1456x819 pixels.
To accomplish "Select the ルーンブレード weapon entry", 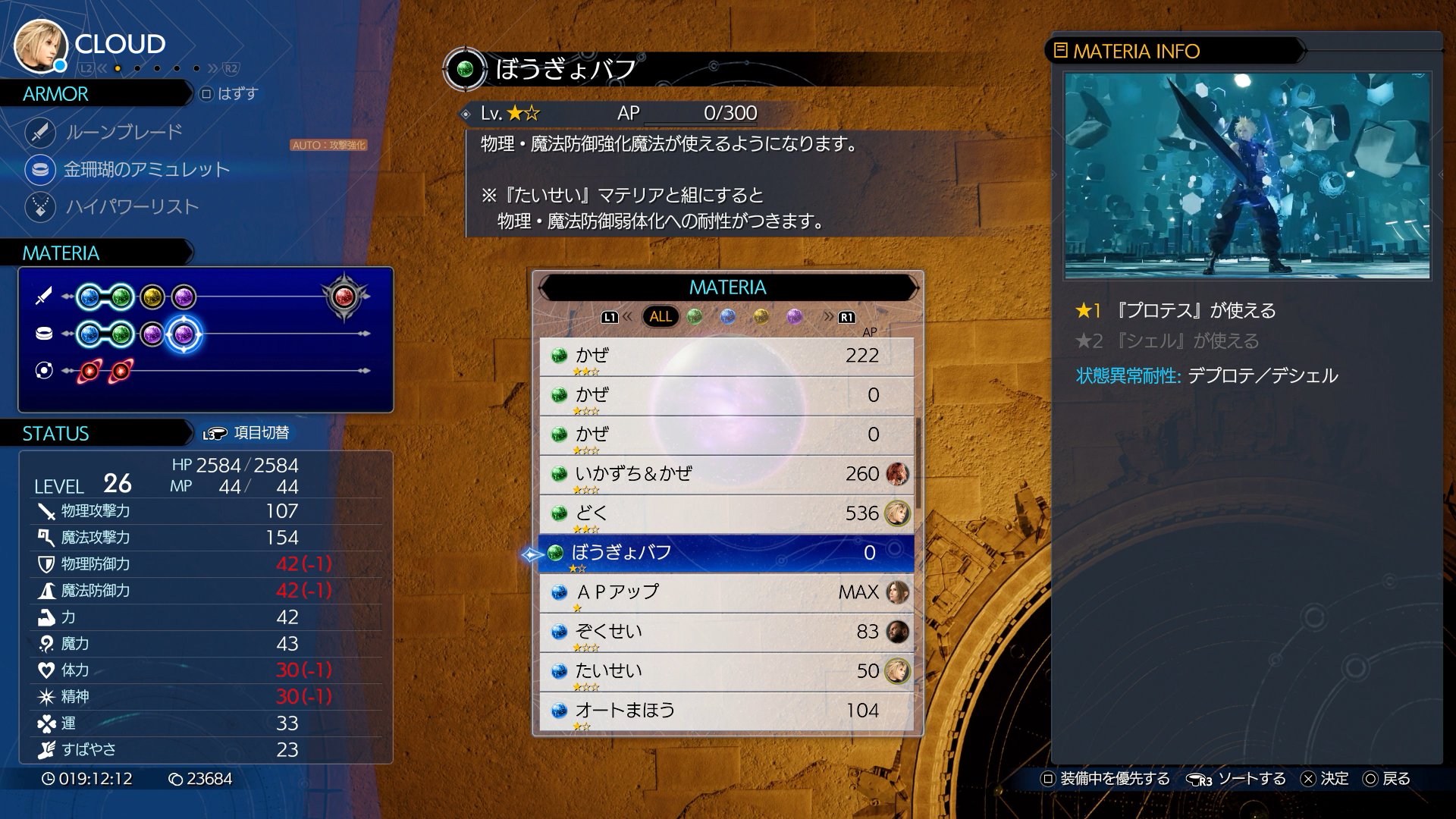I will (x=124, y=132).
